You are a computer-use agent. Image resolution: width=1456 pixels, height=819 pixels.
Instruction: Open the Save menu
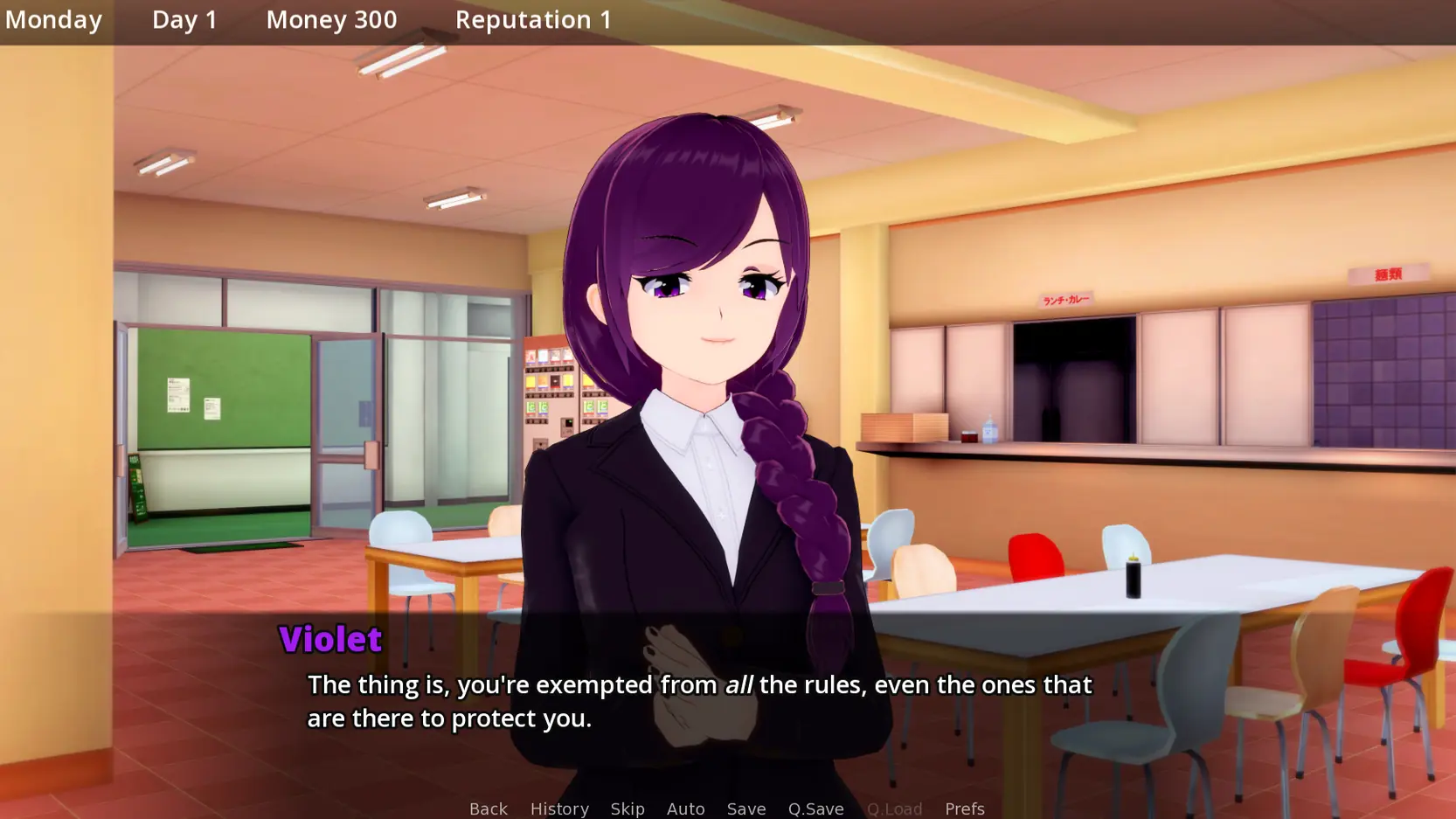coord(745,809)
